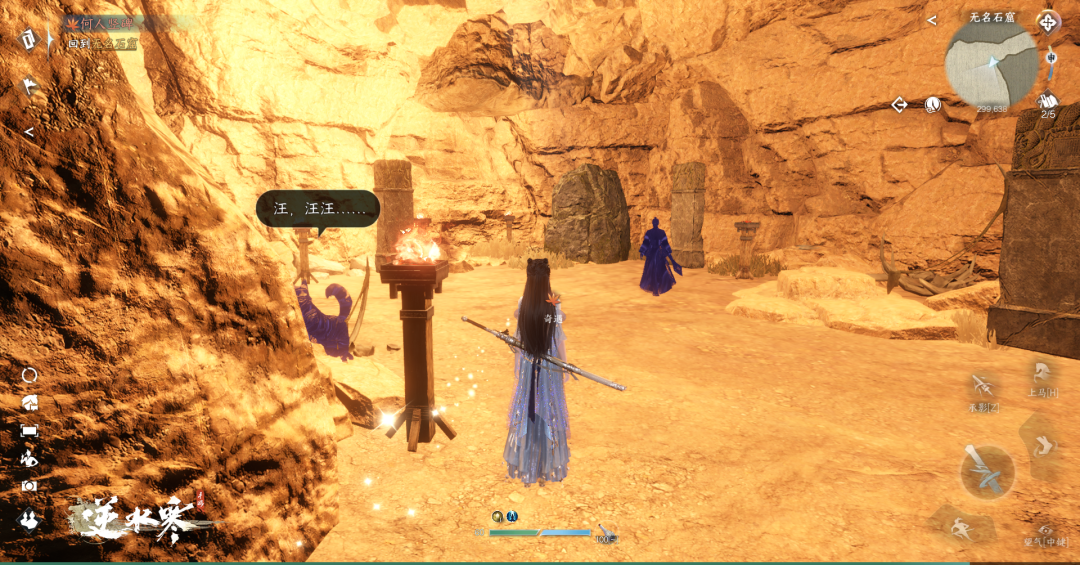This screenshot has width=1080, height=565.
Task: Activate the 承影 sword skill
Action: (983, 386)
